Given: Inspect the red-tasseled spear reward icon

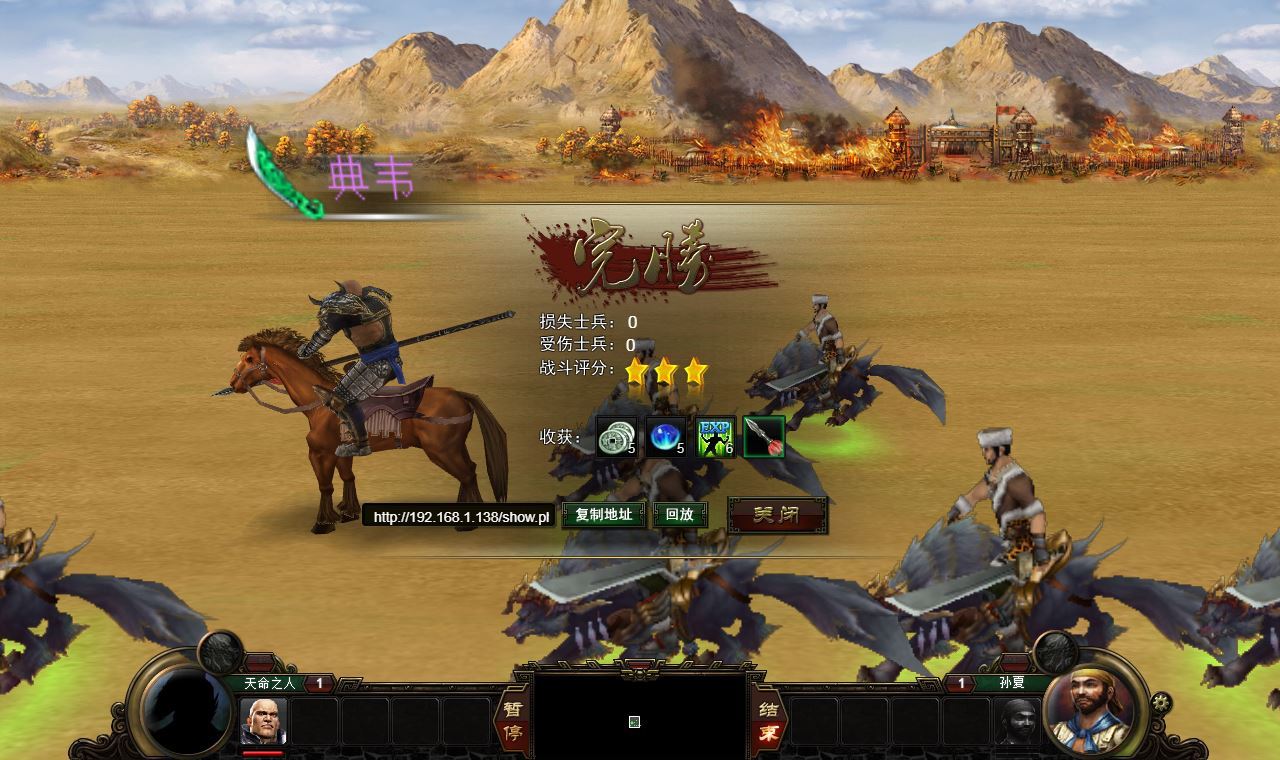Looking at the screenshot, I should point(764,437).
